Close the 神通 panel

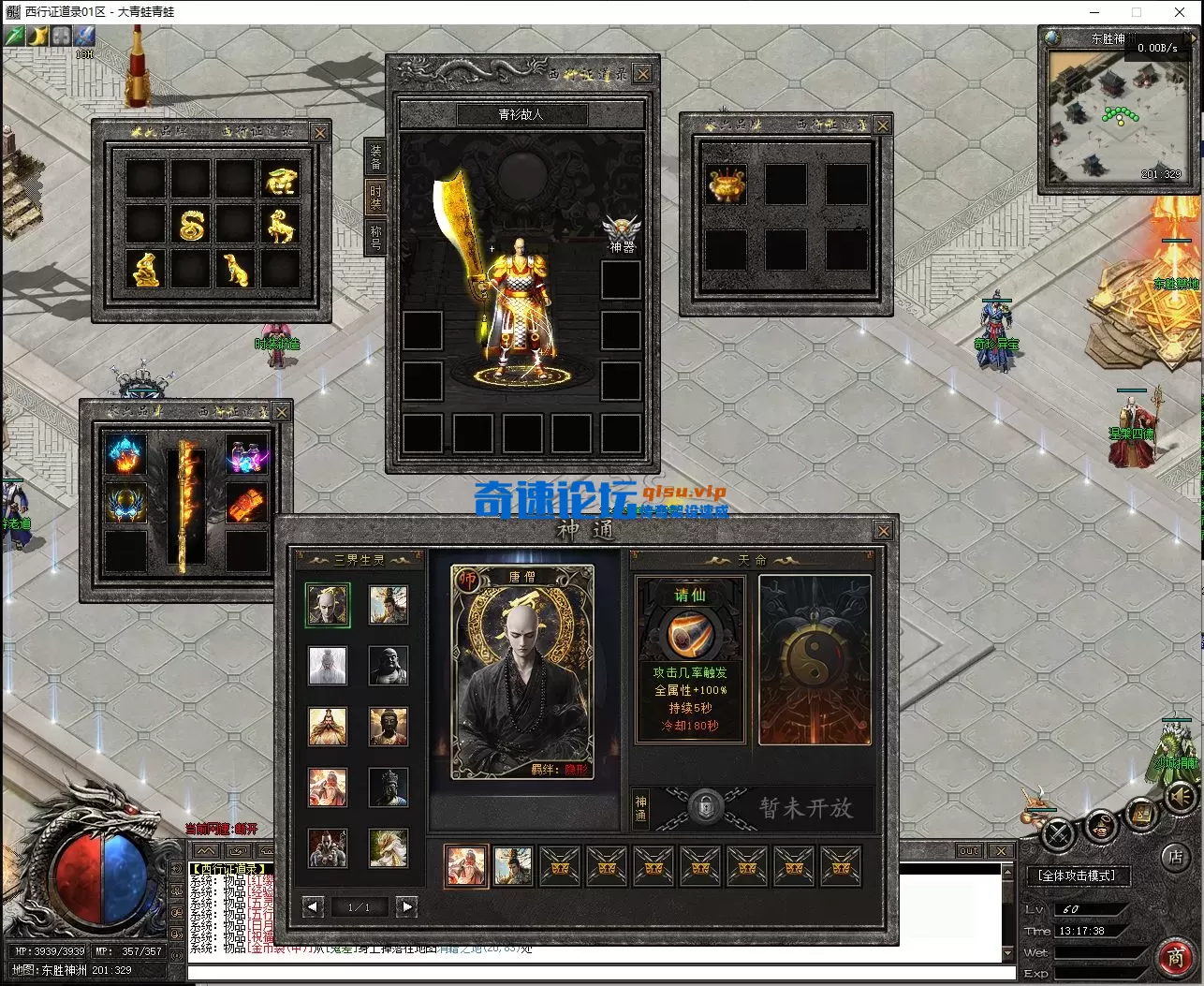tap(882, 531)
